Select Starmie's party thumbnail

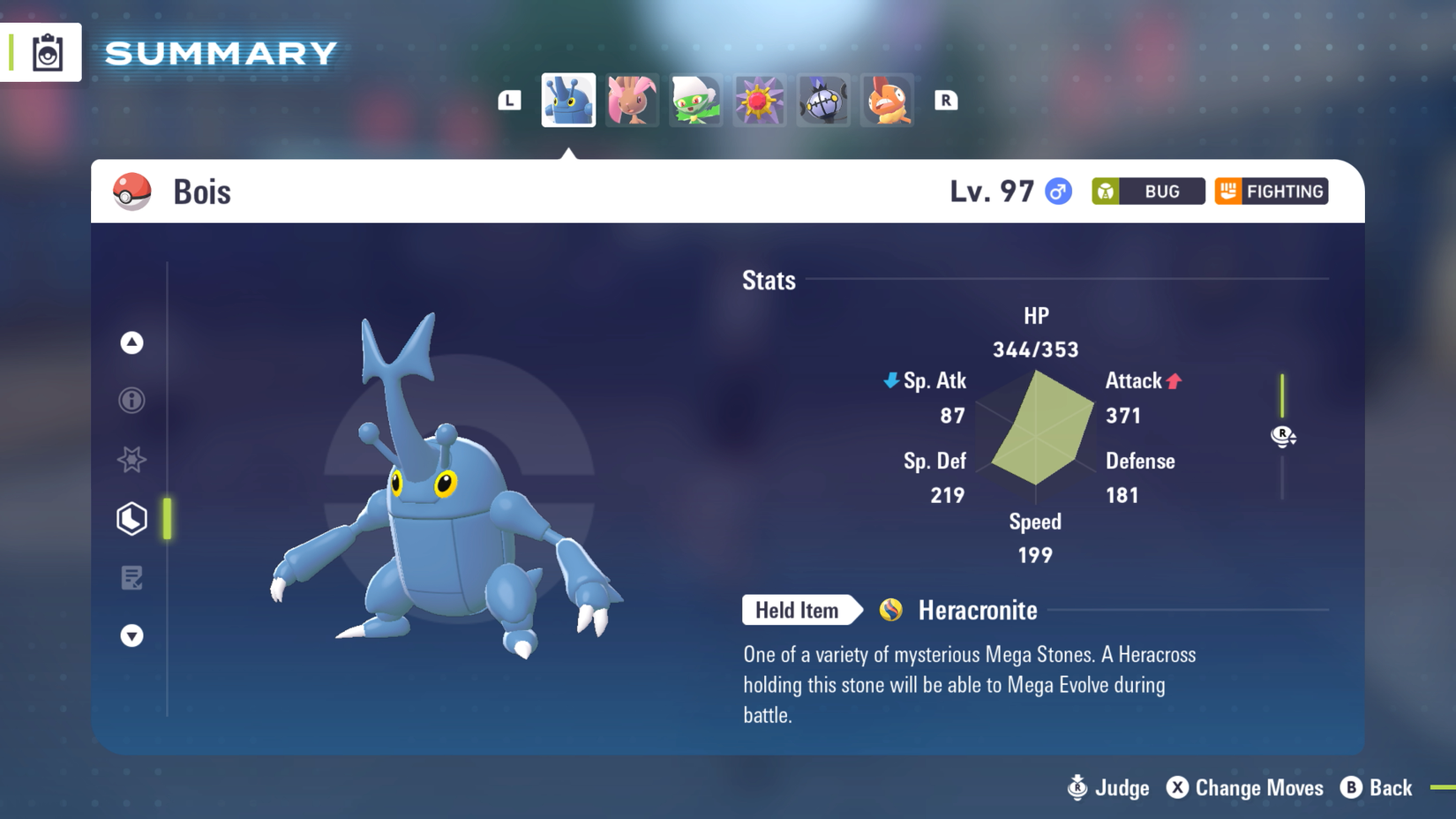[759, 101]
